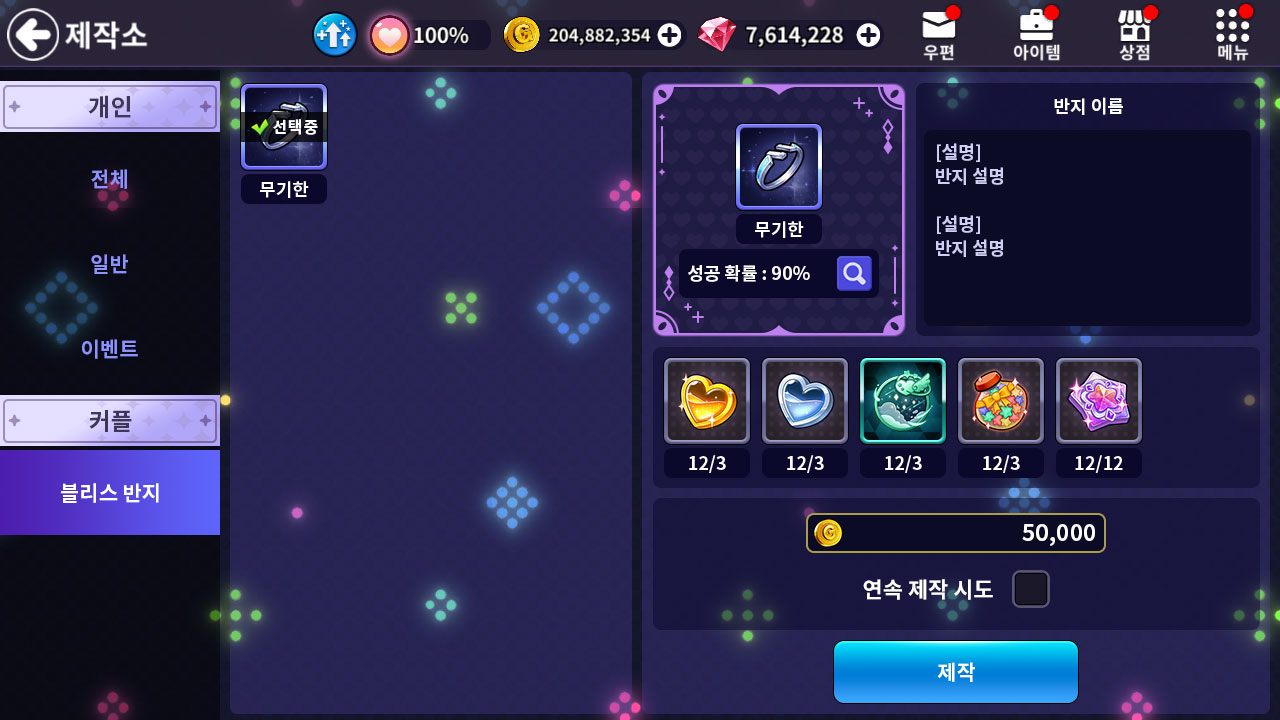This screenshot has height=720, width=1280.
Task: Open the 상점 shop
Action: click(x=1134, y=35)
